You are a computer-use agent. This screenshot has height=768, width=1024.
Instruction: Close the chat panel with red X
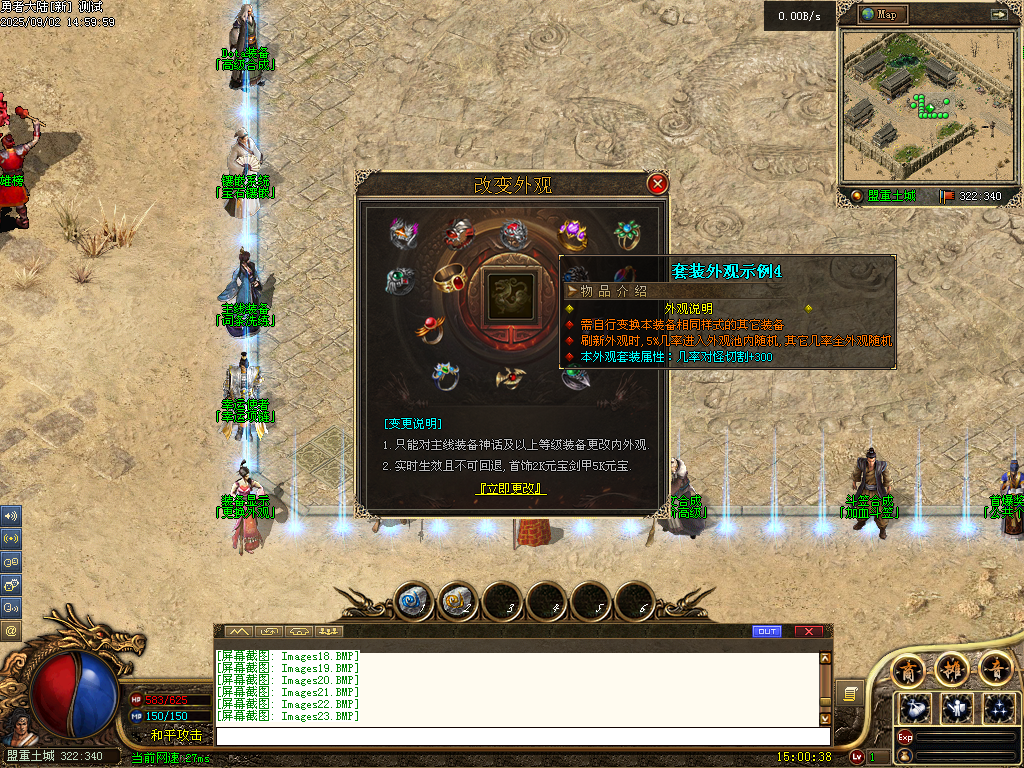[x=808, y=631]
